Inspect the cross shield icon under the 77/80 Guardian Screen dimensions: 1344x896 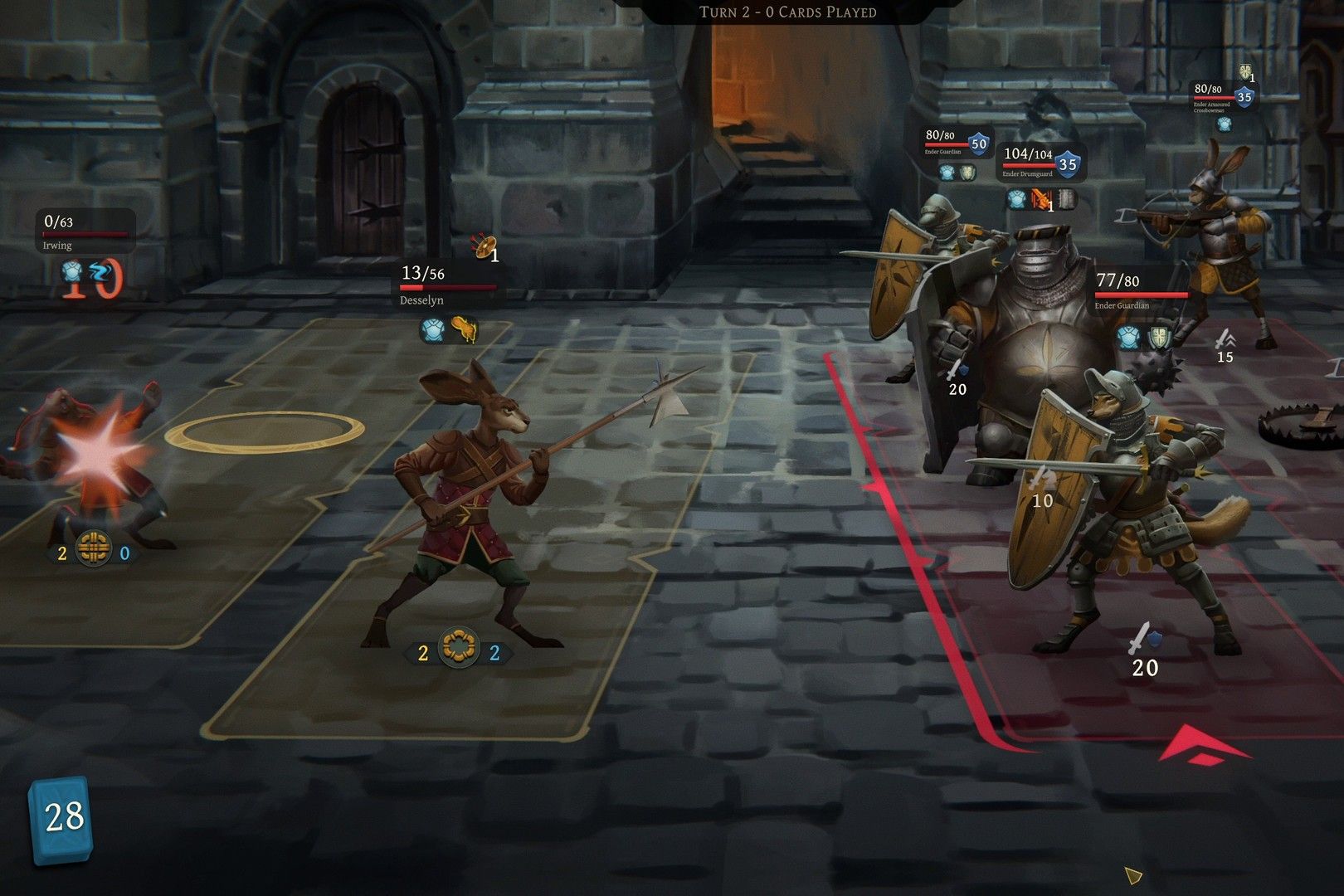click(1159, 338)
